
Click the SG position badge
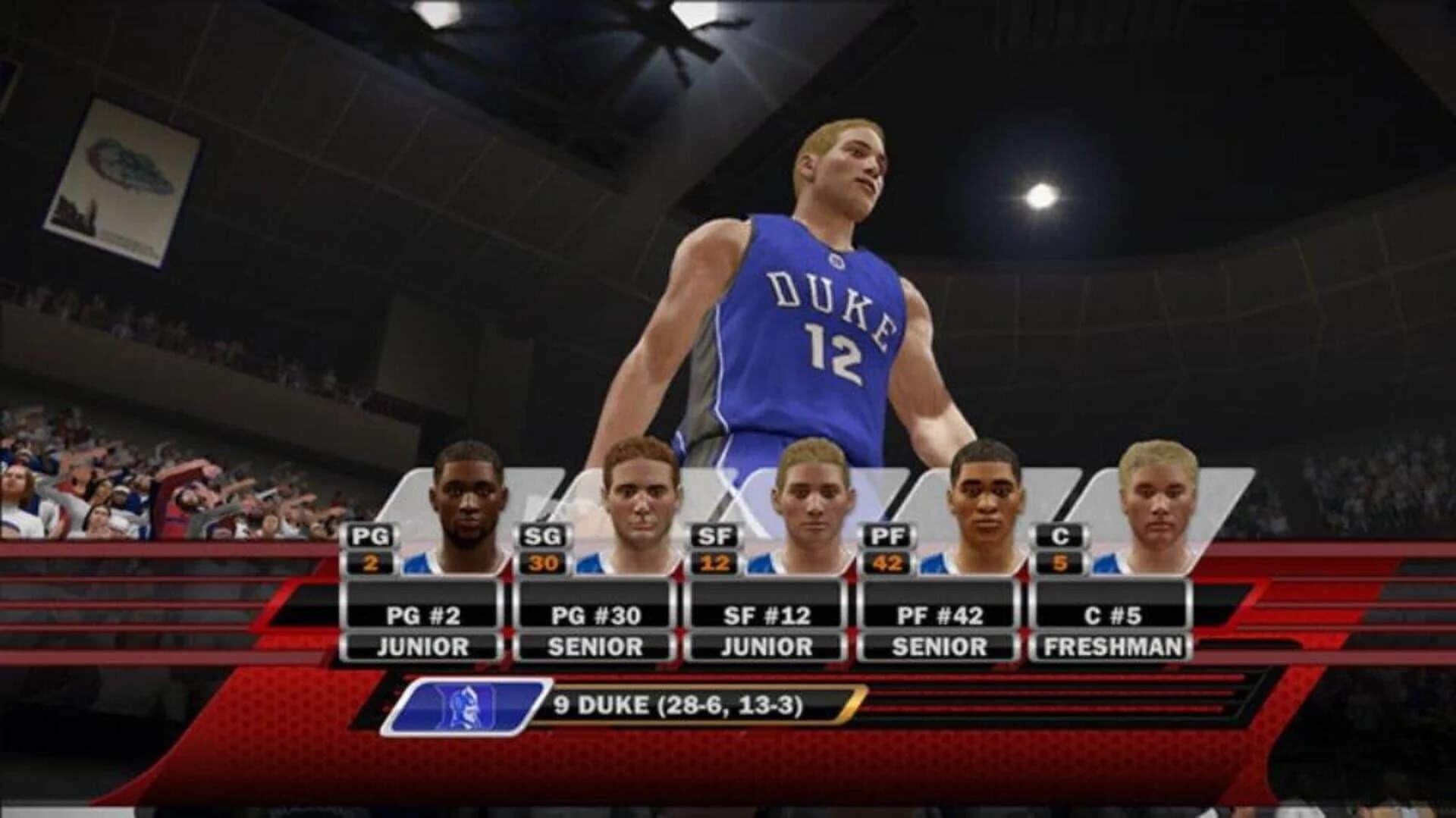pyautogui.click(x=543, y=536)
